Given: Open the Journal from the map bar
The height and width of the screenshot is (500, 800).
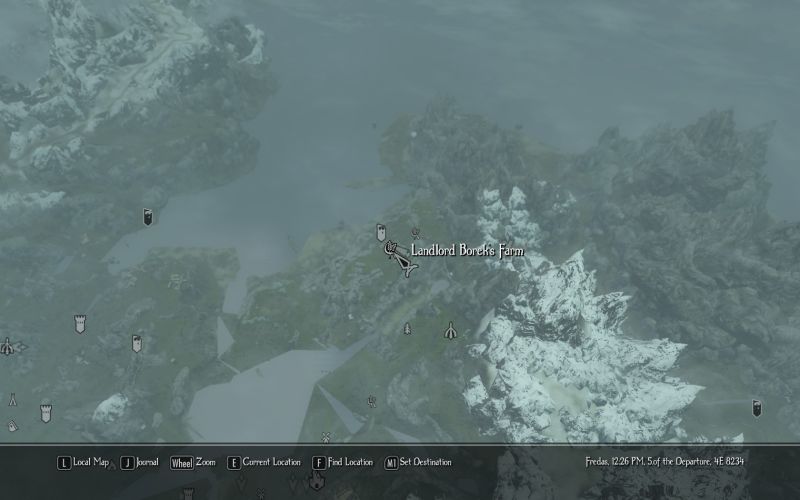Looking at the screenshot, I should [x=140, y=462].
